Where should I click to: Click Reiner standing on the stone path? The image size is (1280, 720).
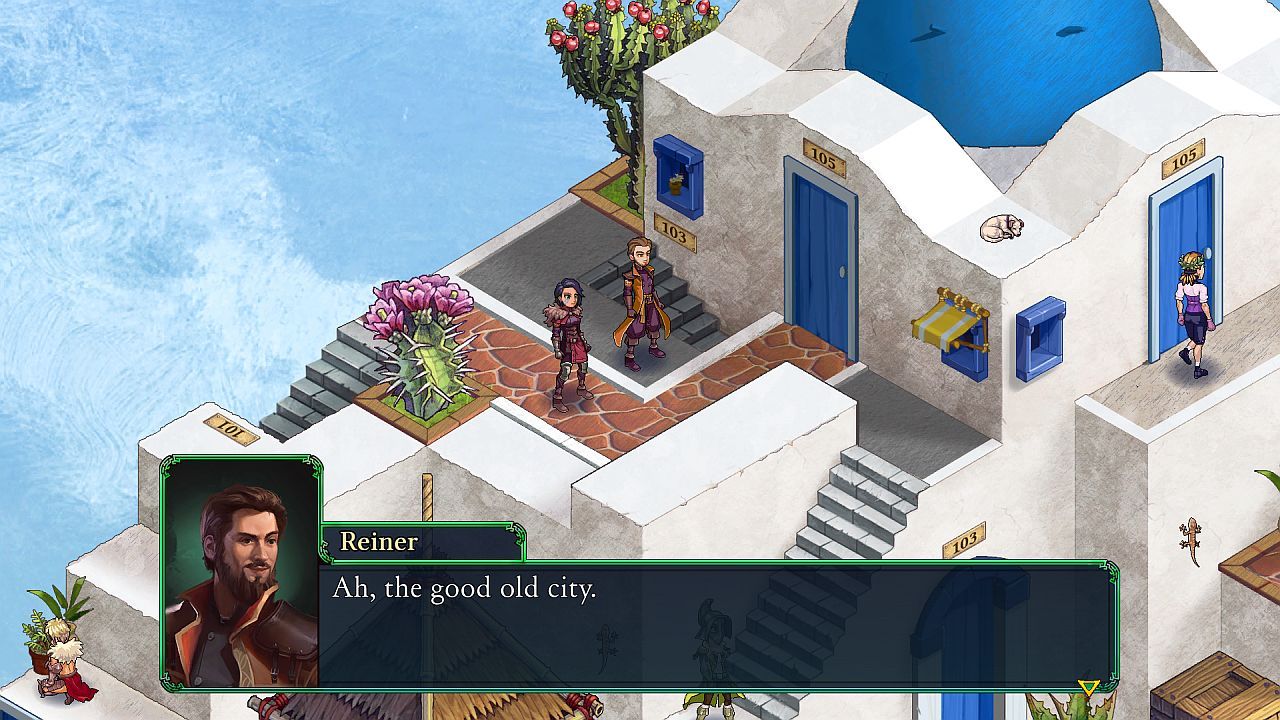(x=640, y=300)
